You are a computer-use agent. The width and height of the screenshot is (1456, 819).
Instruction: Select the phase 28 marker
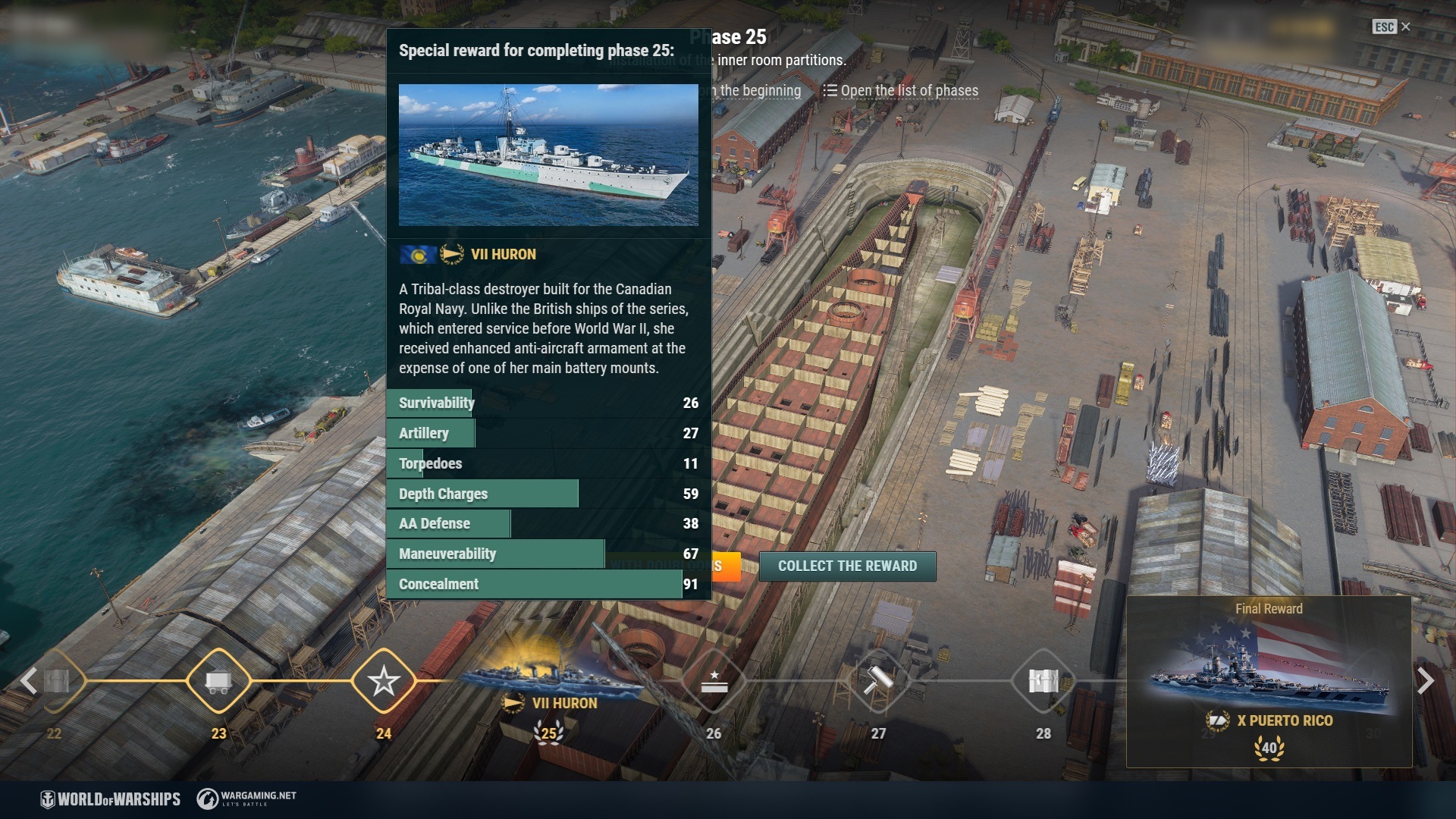[x=1043, y=681]
